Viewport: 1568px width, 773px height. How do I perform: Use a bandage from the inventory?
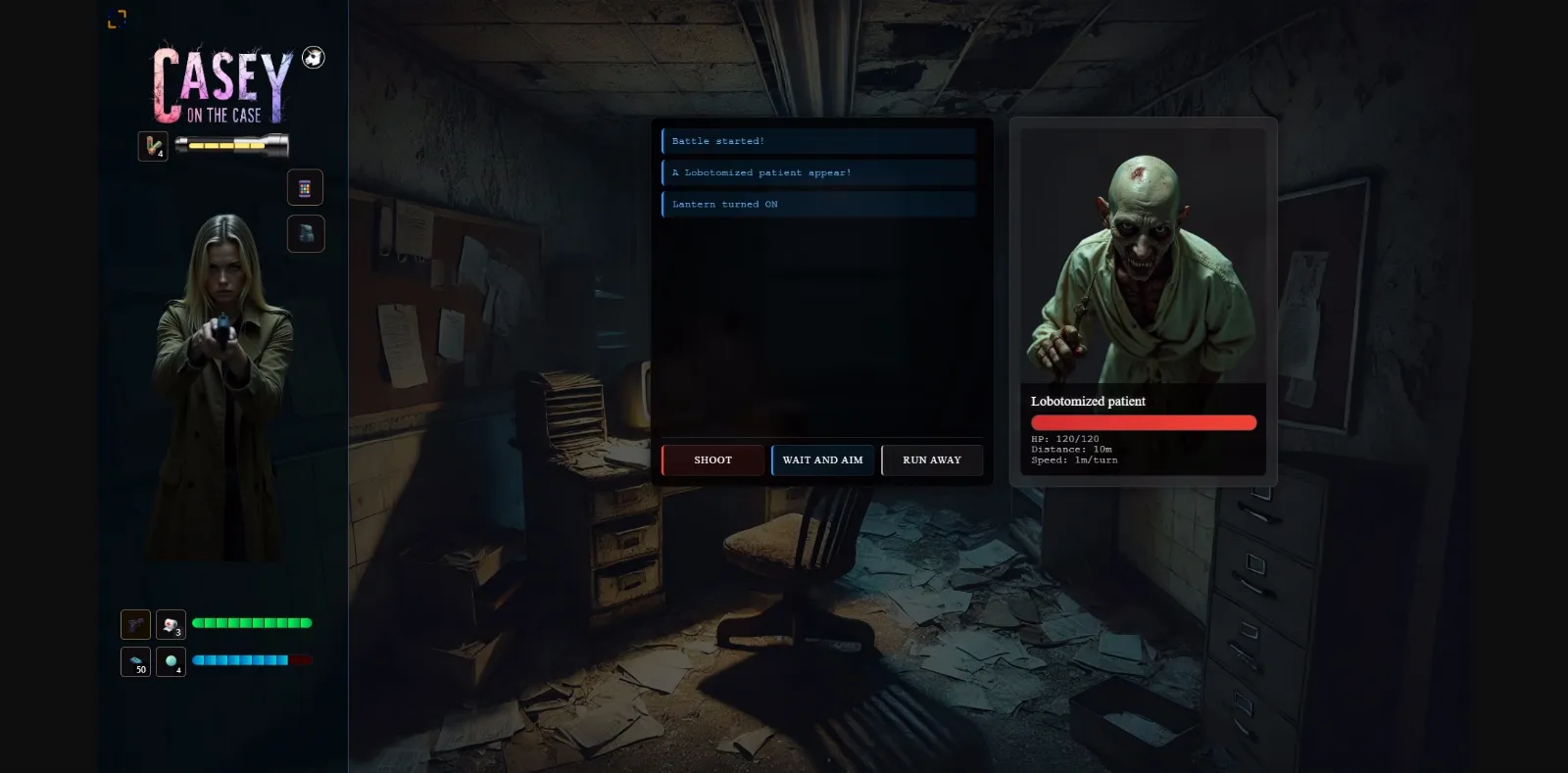coord(171,625)
